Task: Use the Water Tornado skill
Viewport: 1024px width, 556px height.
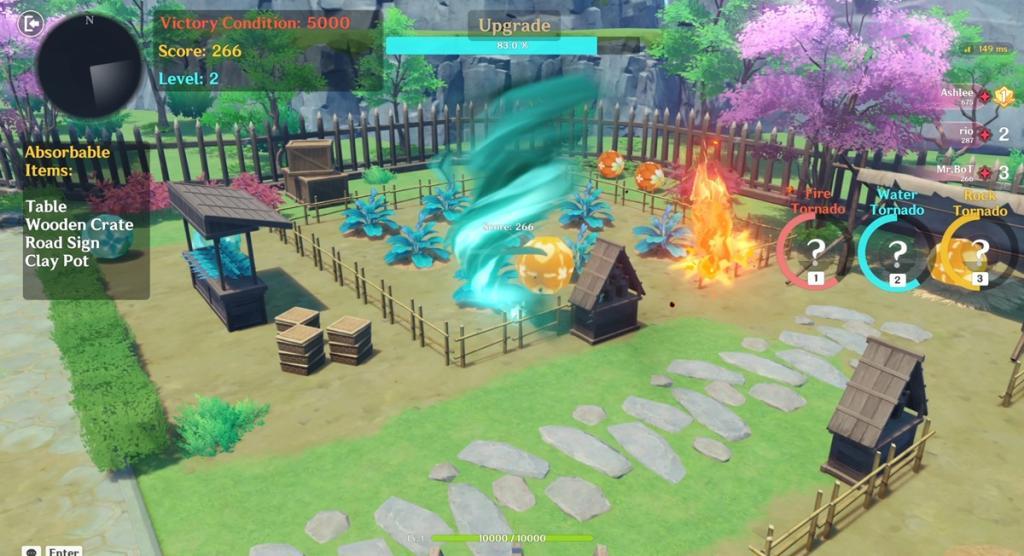Action: pos(896,253)
